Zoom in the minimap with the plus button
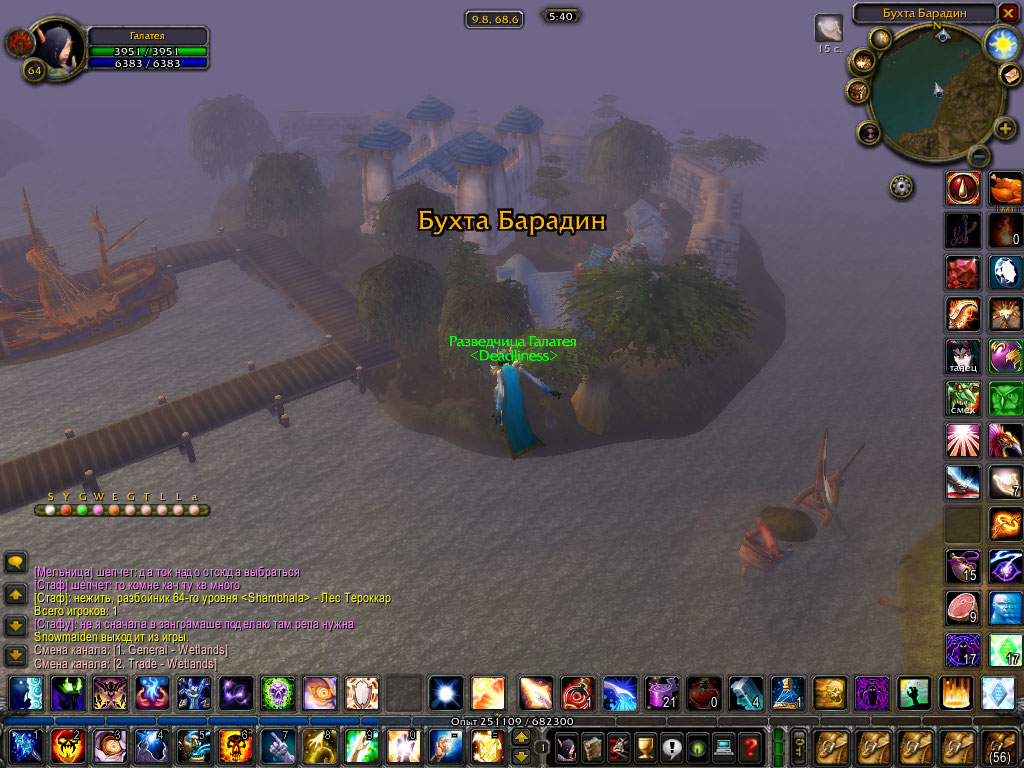Viewport: 1024px width, 768px height. point(1005,129)
